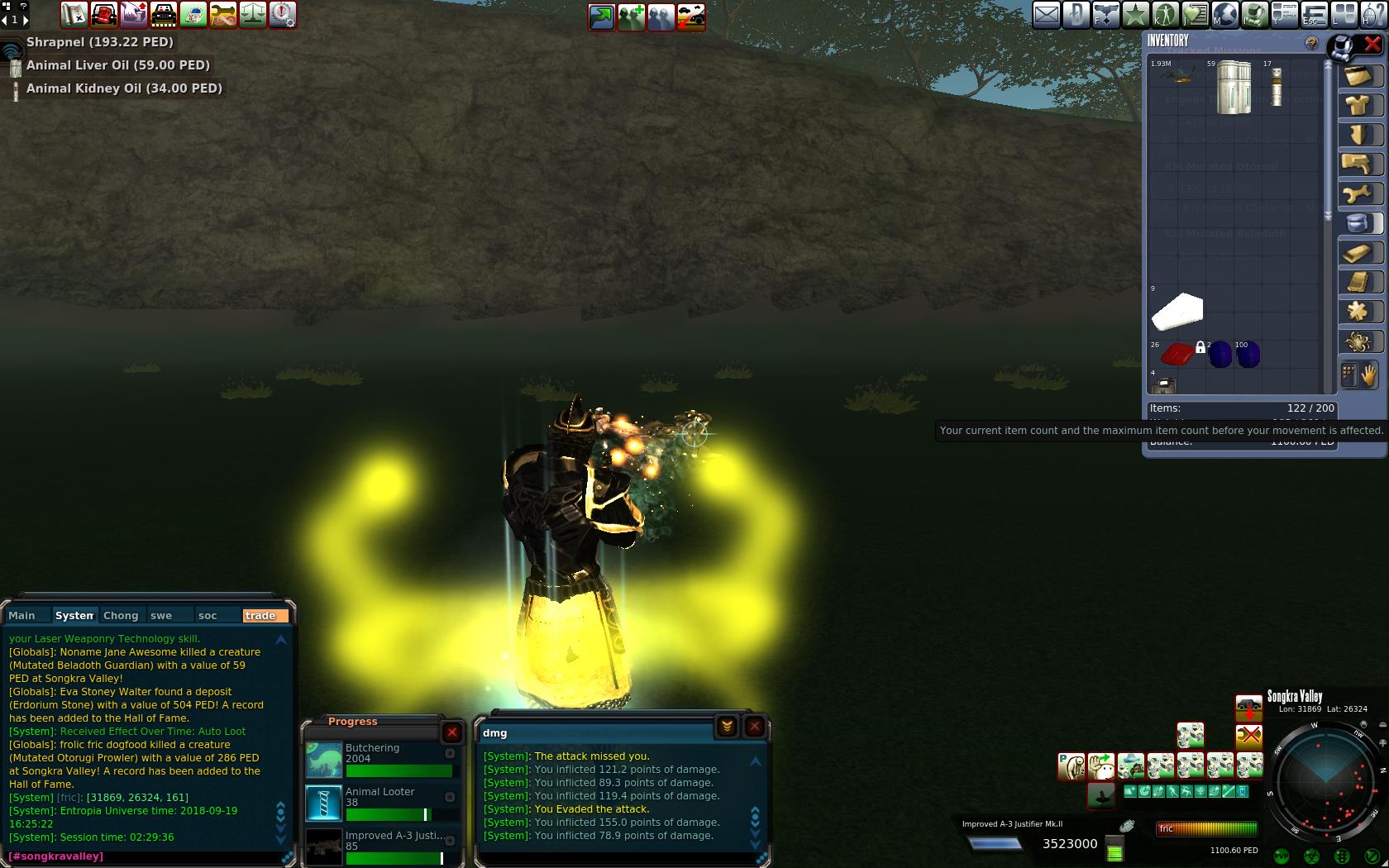The image size is (1389, 868).
Task: Select the white block item stack in inventory
Action: pyautogui.click(x=1177, y=312)
